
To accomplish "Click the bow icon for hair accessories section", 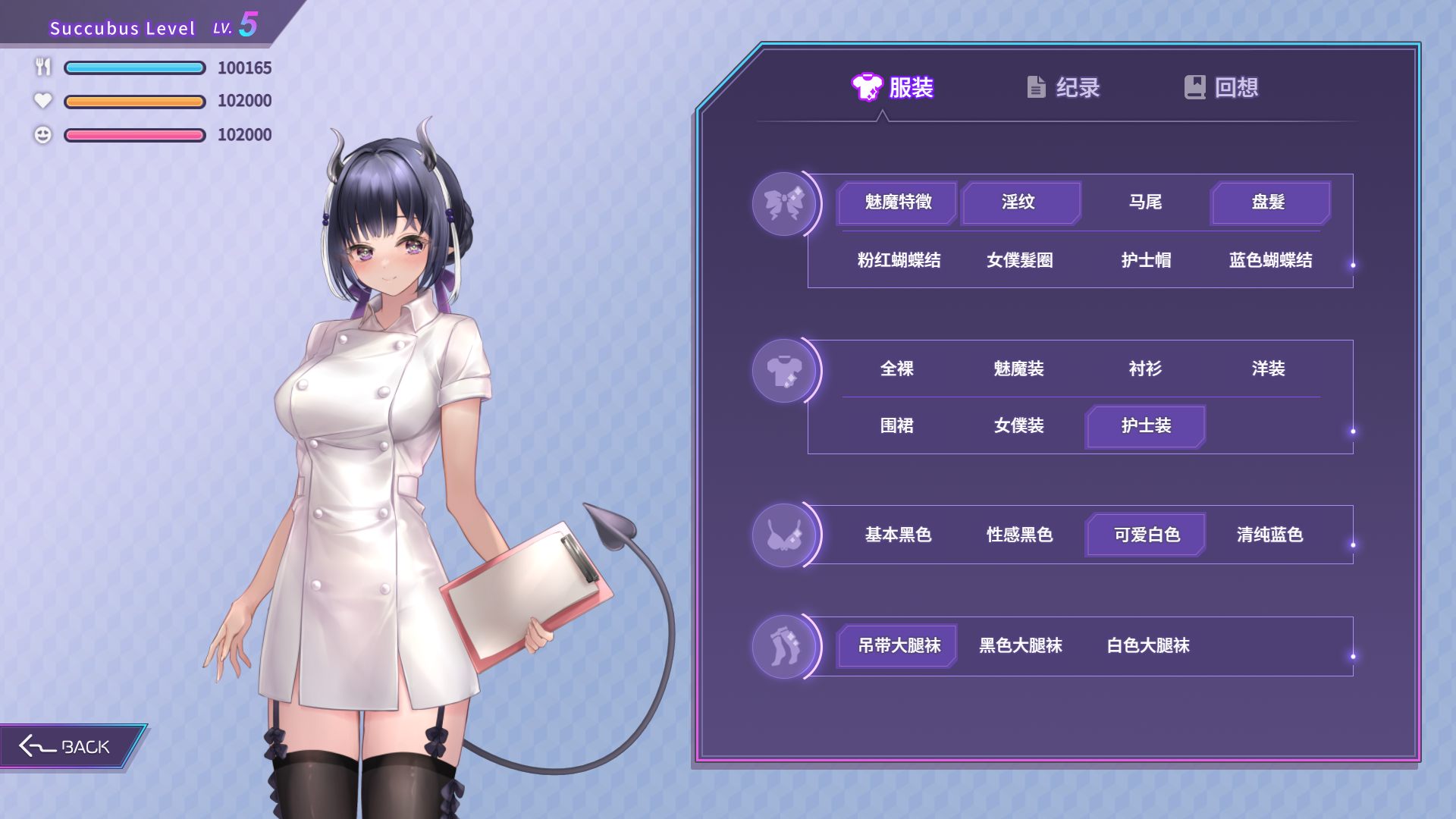I will point(785,203).
